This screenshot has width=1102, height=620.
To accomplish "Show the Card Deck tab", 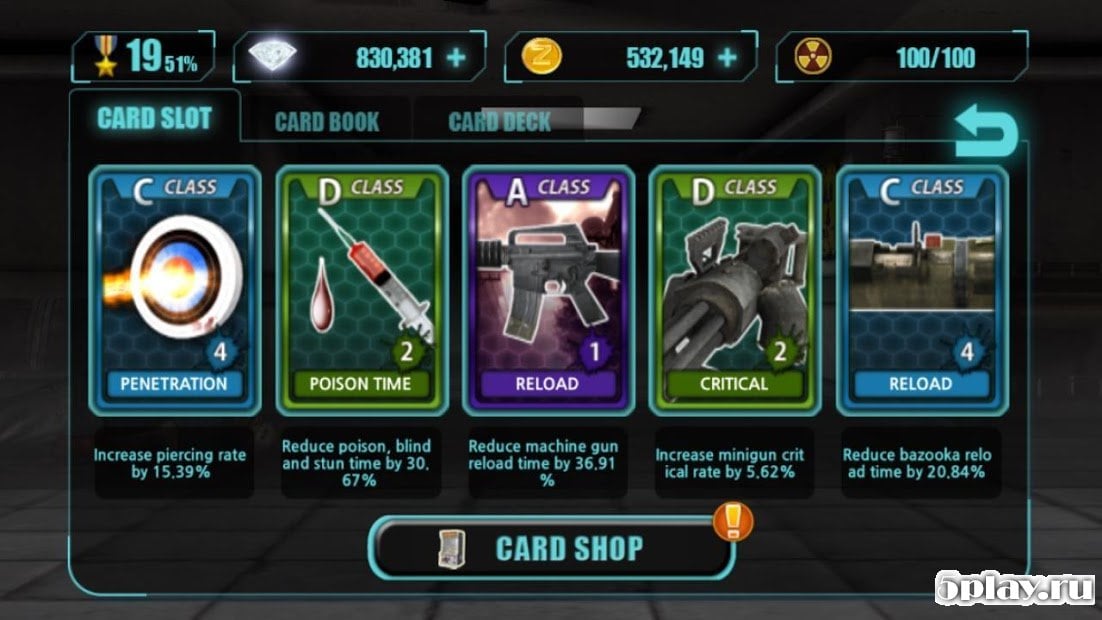I will click(499, 122).
